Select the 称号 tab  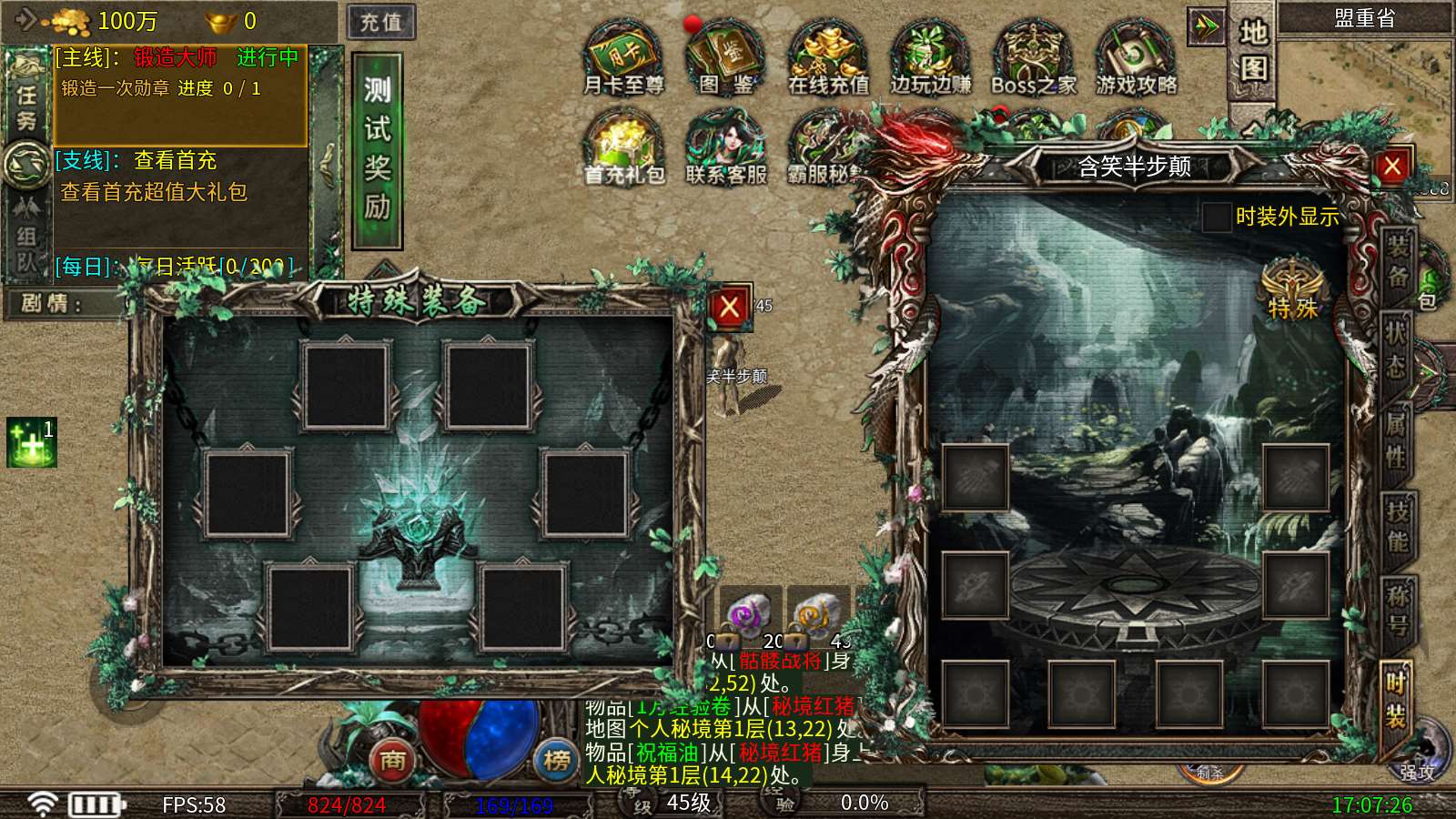pyautogui.click(x=1397, y=611)
